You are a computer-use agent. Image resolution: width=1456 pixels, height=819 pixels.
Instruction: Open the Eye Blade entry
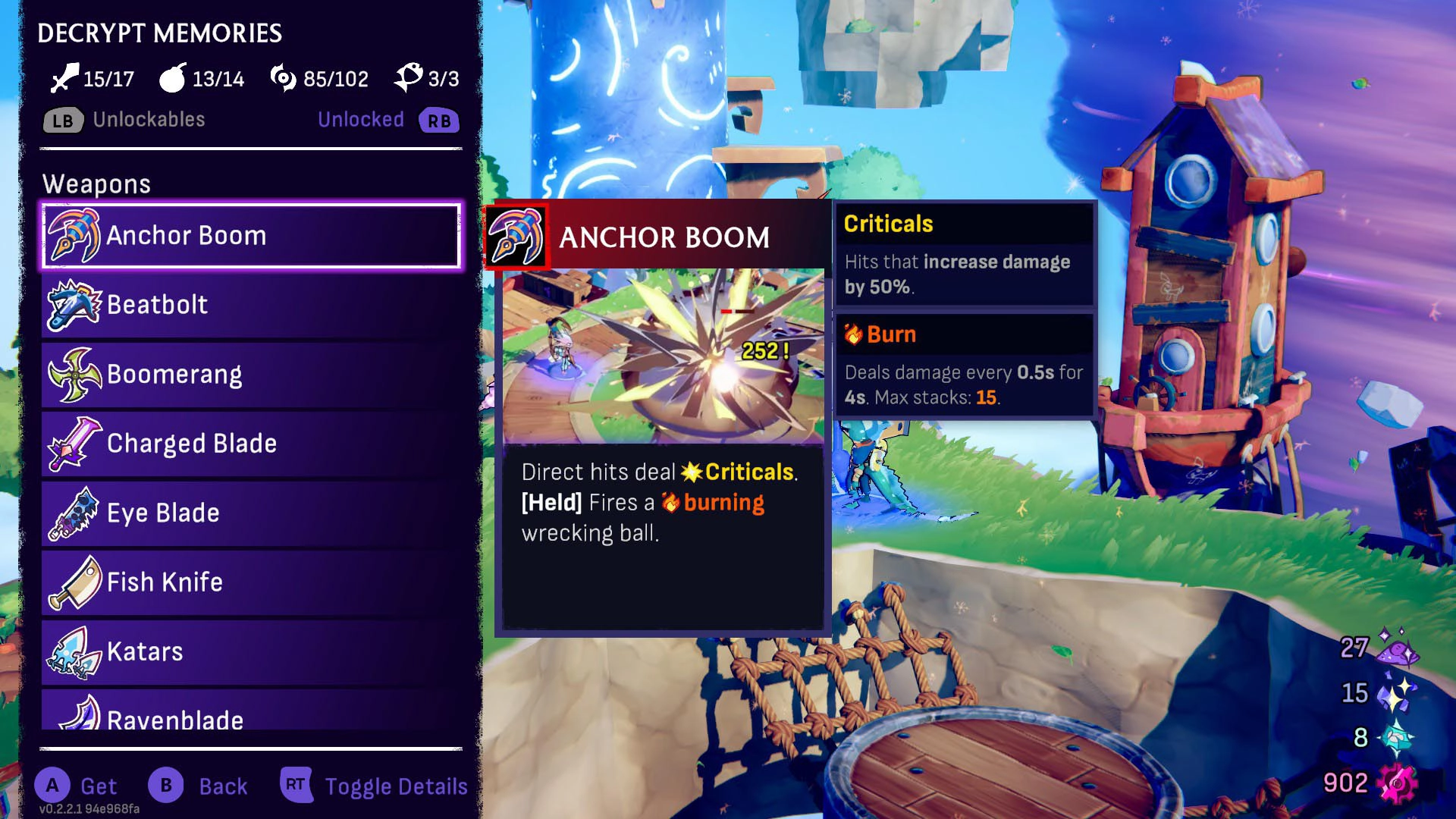pyautogui.click(x=250, y=513)
